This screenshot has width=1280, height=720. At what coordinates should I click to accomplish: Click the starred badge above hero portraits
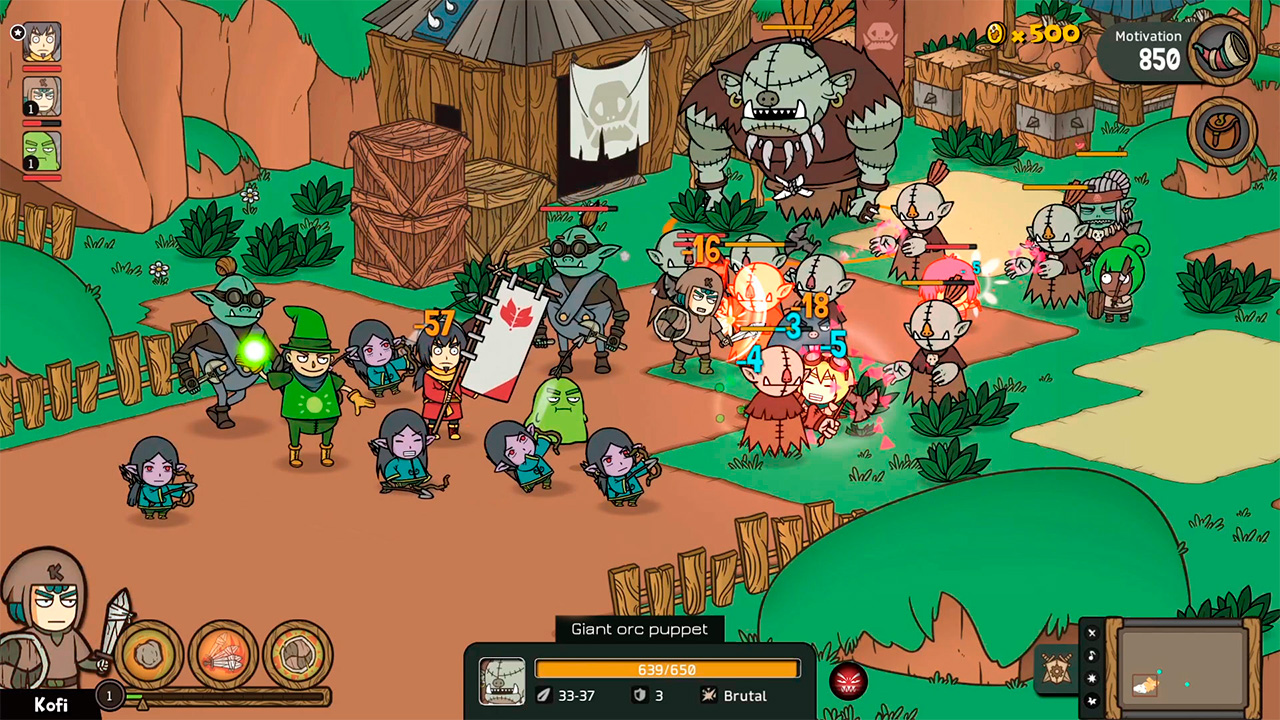coord(18,32)
